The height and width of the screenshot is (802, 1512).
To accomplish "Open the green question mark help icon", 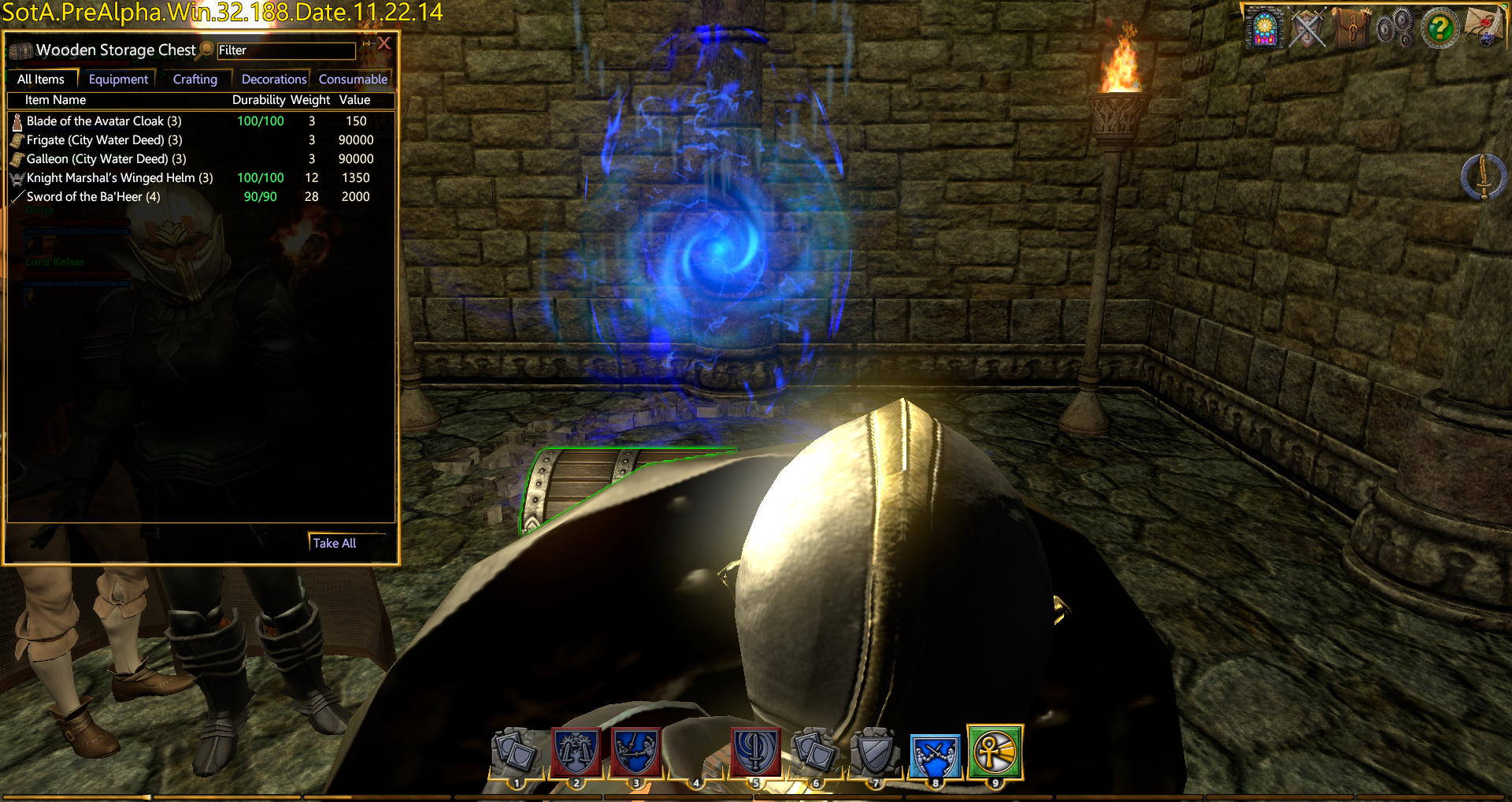I will (x=1440, y=29).
